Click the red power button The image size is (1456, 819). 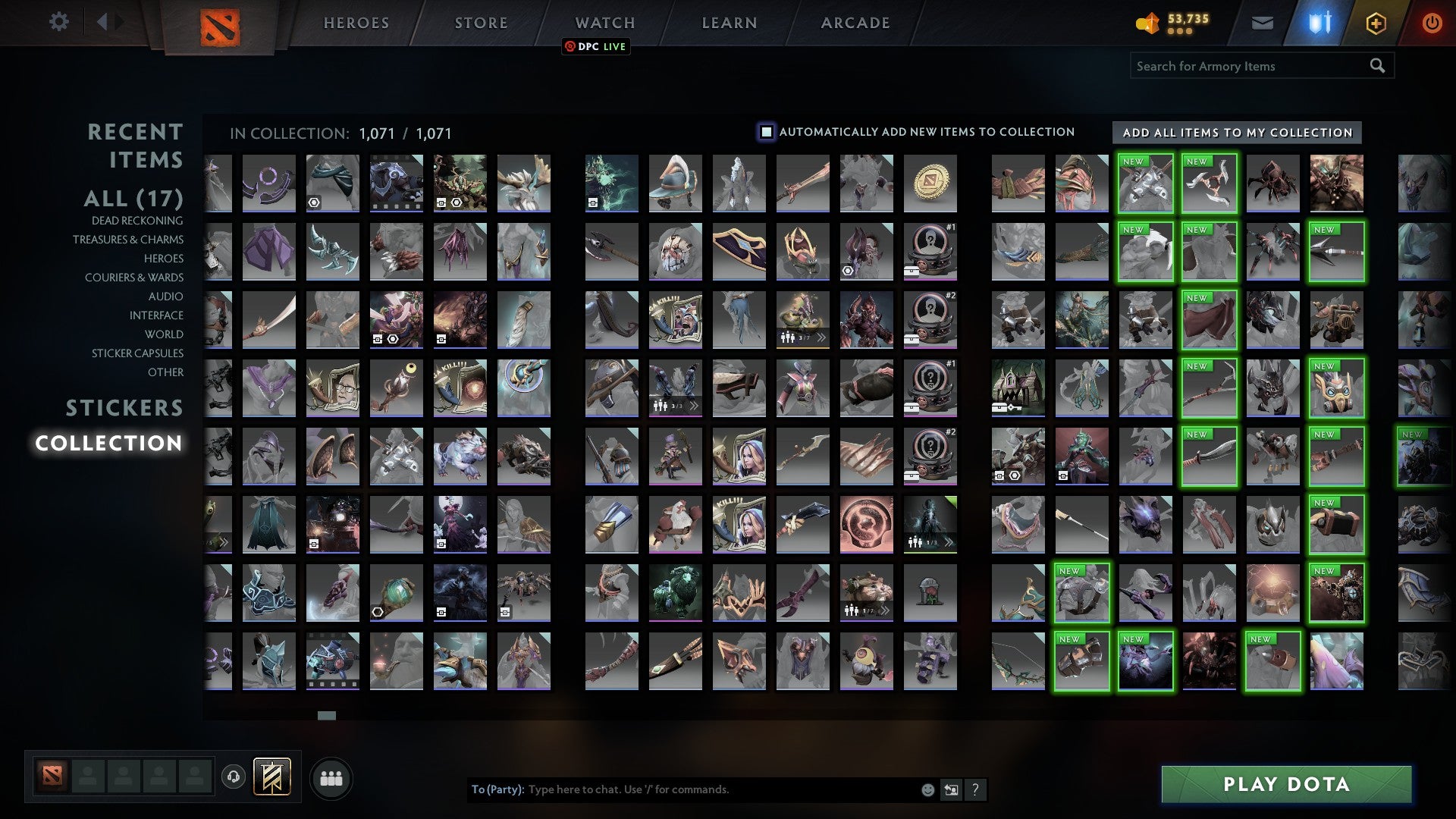click(x=1432, y=23)
